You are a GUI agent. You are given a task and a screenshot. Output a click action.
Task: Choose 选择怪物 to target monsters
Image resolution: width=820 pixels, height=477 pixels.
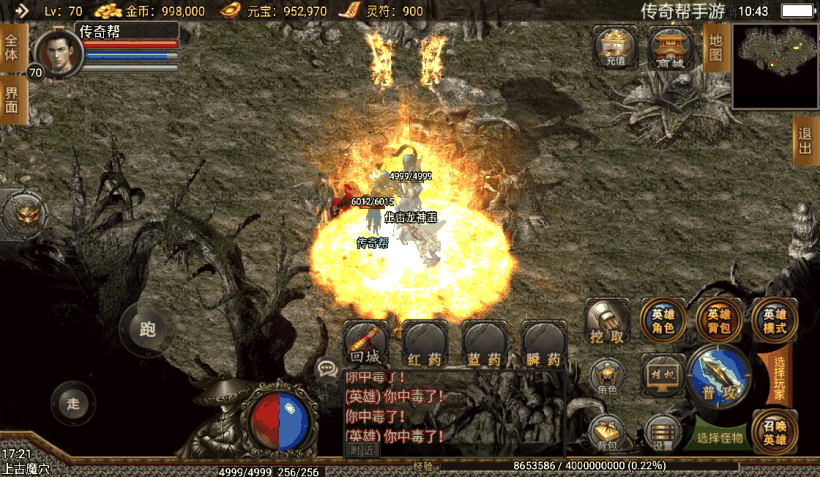coord(722,437)
